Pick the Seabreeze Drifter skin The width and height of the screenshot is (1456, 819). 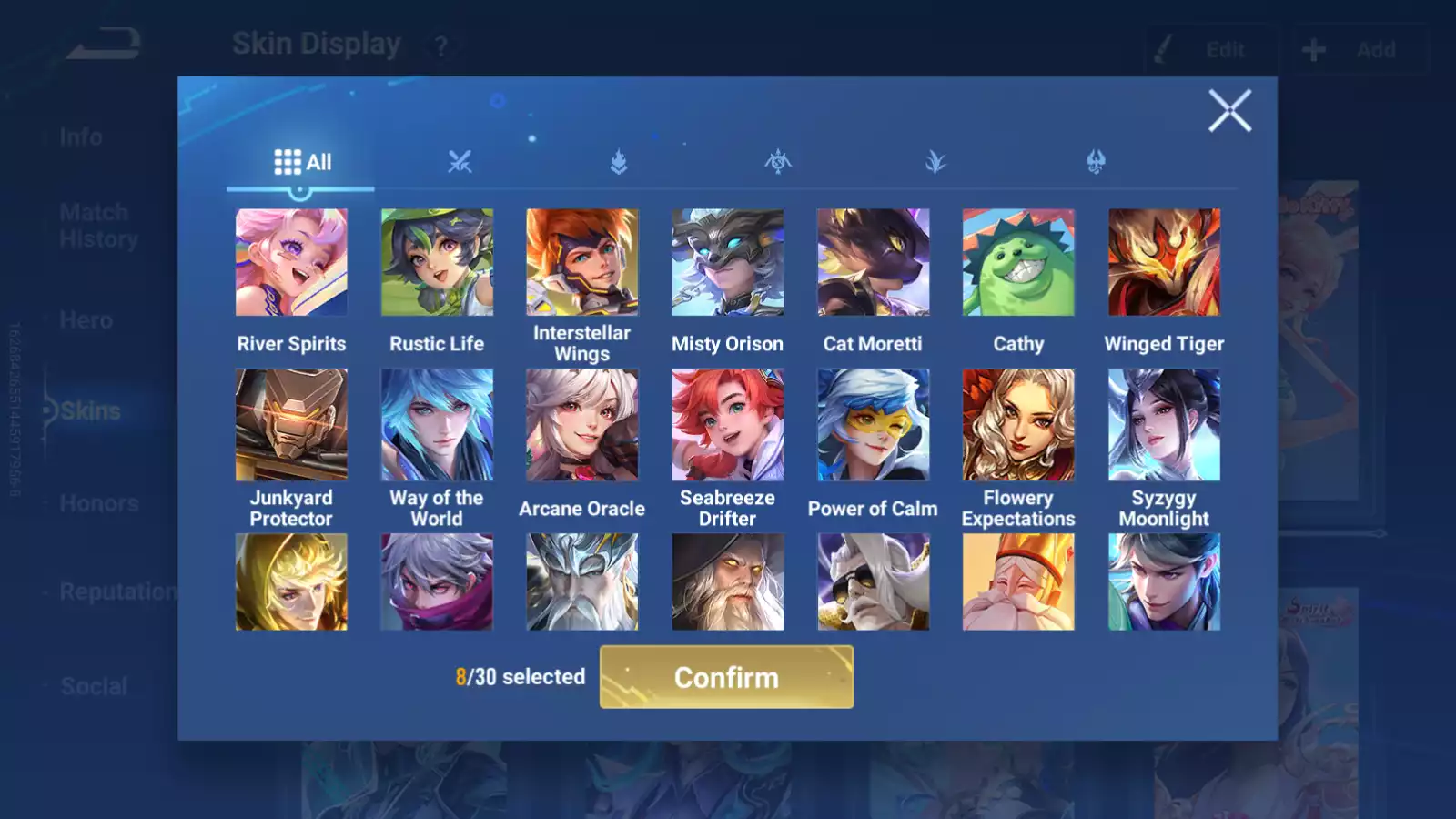coord(727,425)
